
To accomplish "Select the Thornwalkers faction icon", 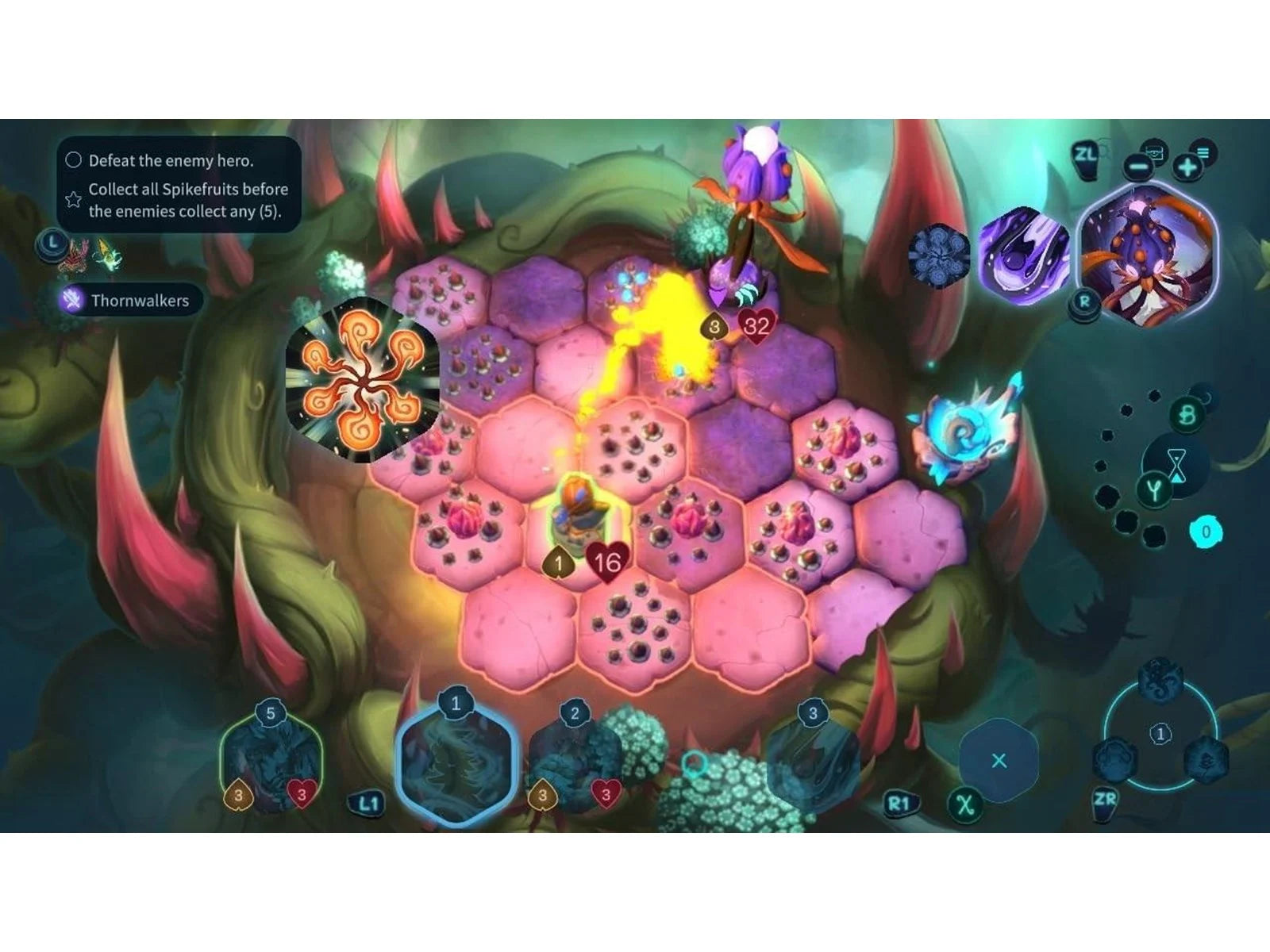I will coord(74,300).
